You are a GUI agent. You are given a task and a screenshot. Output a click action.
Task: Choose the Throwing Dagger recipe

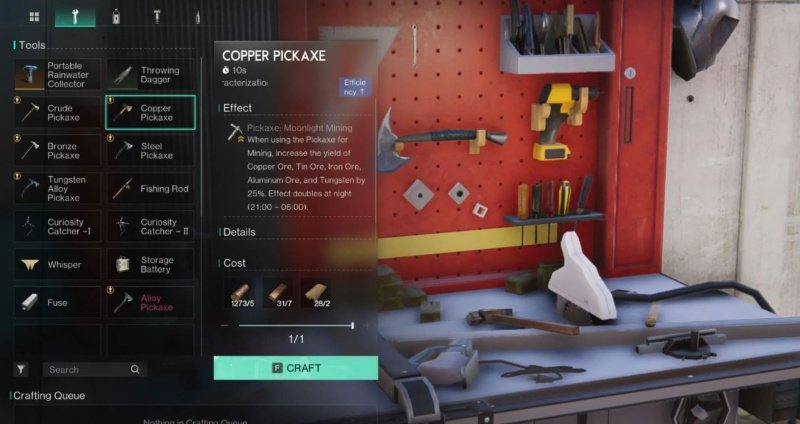[x=150, y=75]
